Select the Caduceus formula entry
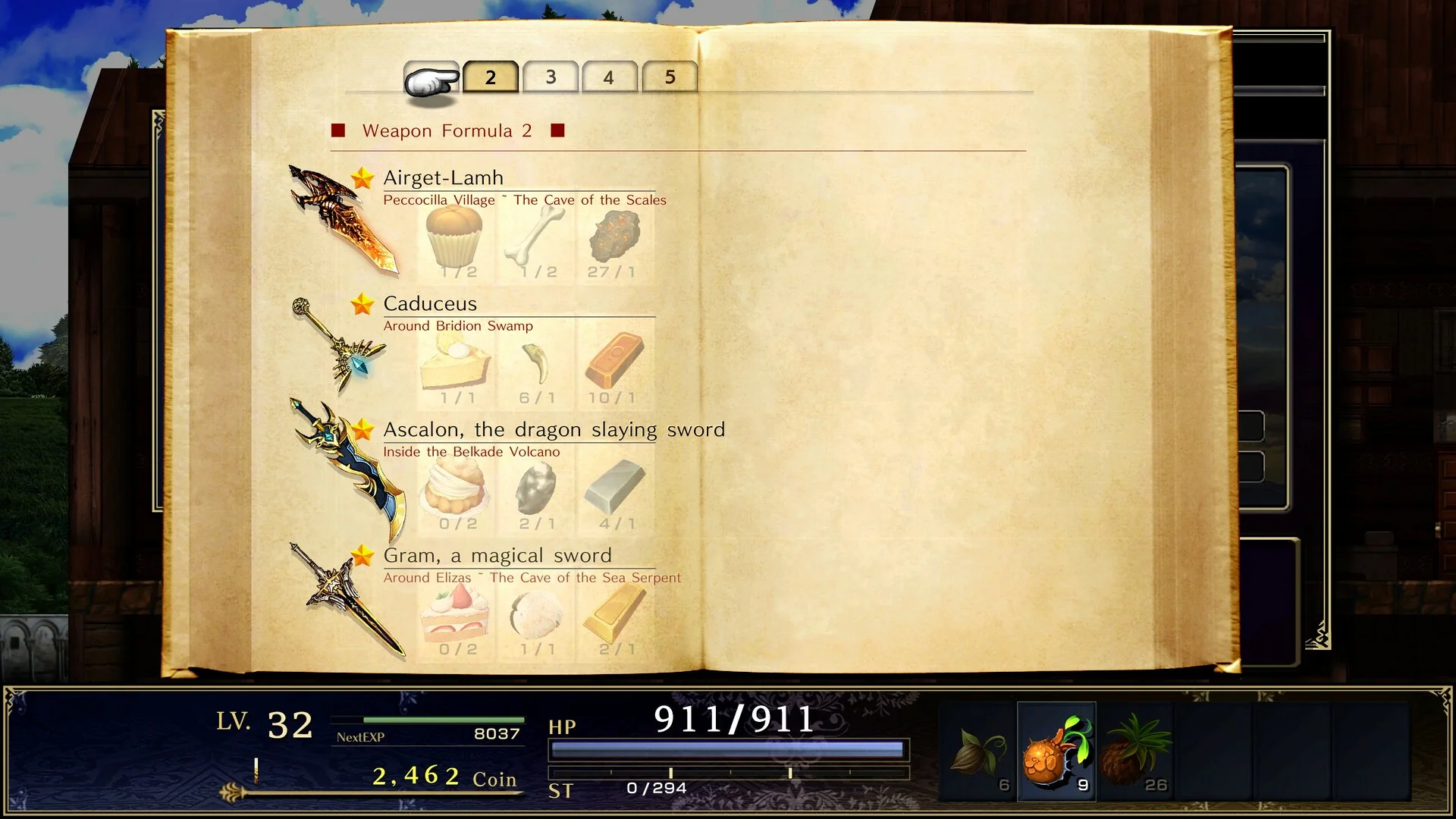Screen dimensions: 1456x819 click(430, 303)
